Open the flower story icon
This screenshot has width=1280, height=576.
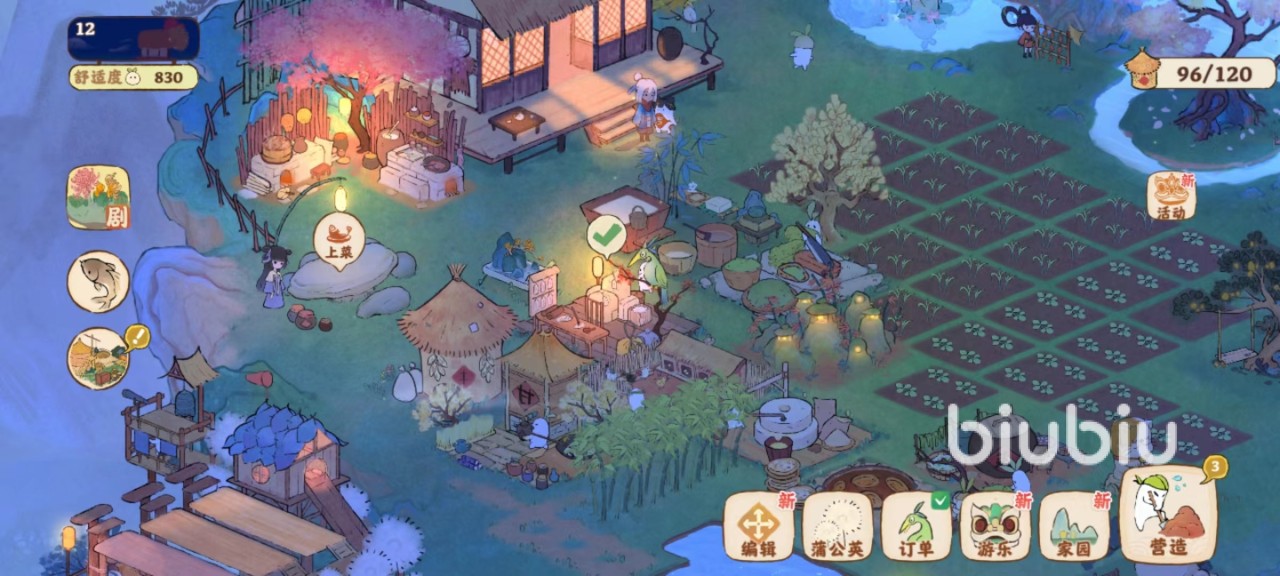[98, 197]
